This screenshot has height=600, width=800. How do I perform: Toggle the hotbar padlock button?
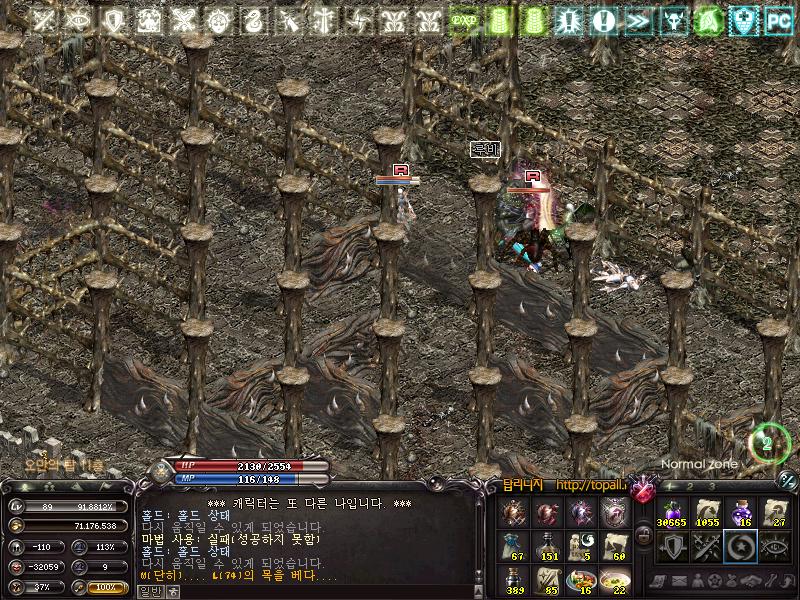[x=644, y=536]
